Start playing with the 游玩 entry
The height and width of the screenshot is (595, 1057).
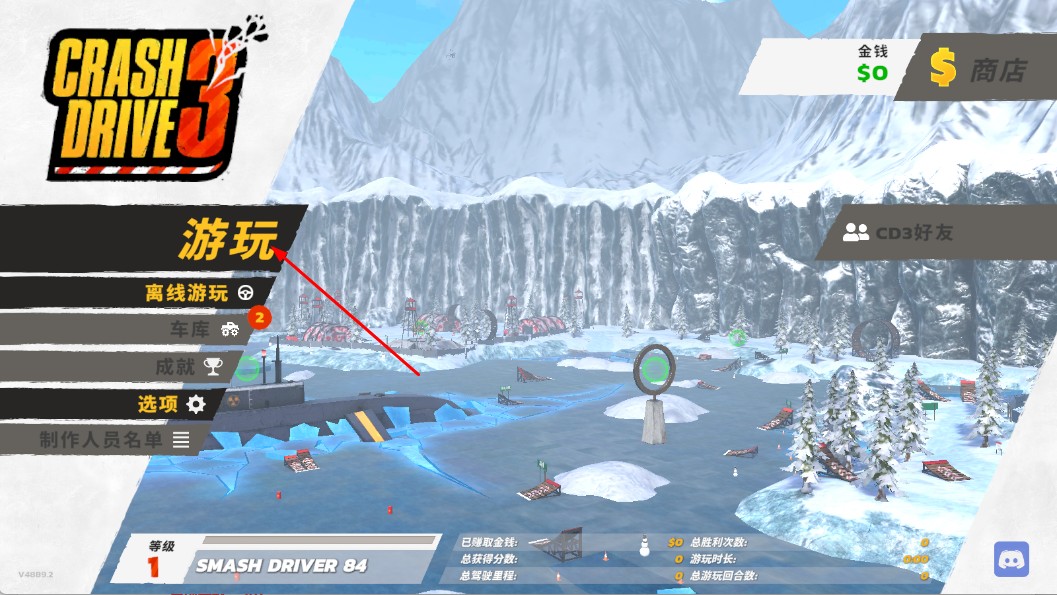click(x=228, y=239)
